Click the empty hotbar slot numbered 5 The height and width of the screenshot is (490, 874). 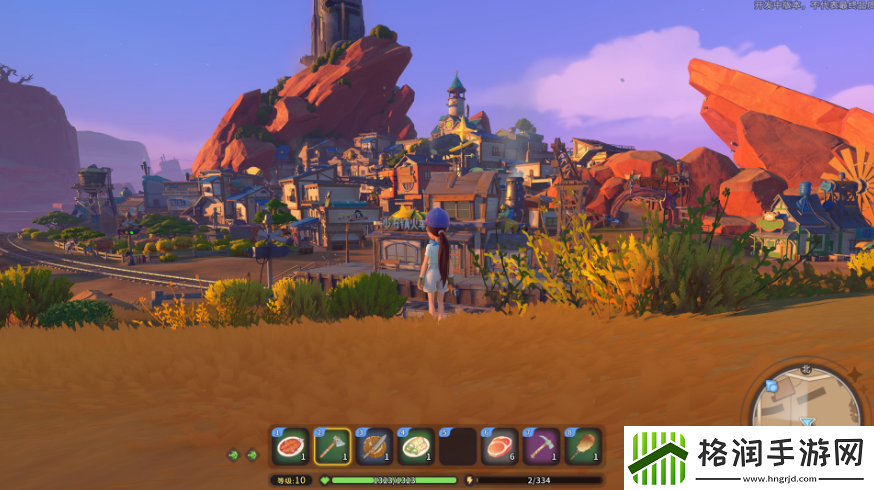click(x=458, y=445)
